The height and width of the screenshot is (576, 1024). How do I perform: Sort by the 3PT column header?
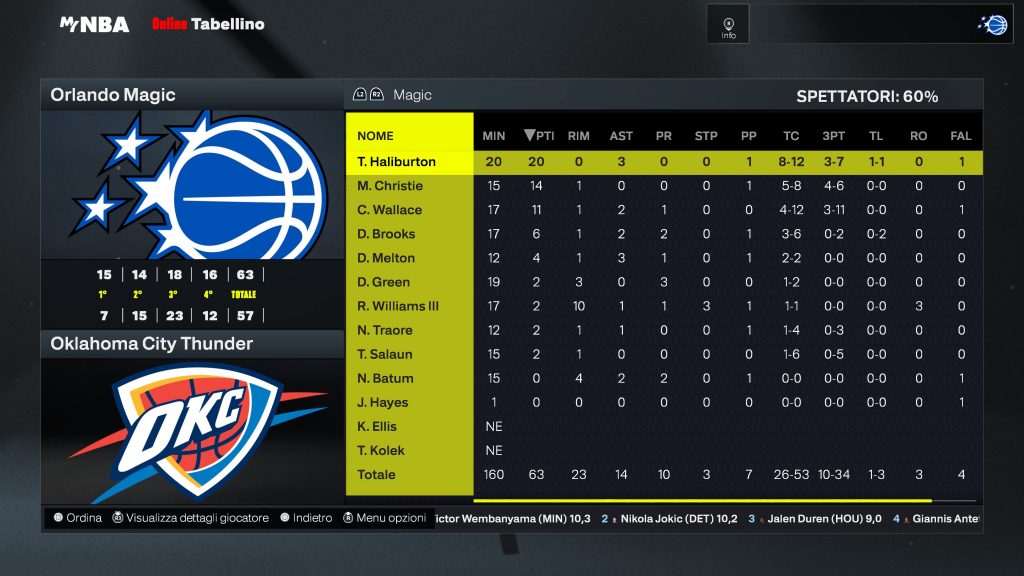pyautogui.click(x=833, y=136)
